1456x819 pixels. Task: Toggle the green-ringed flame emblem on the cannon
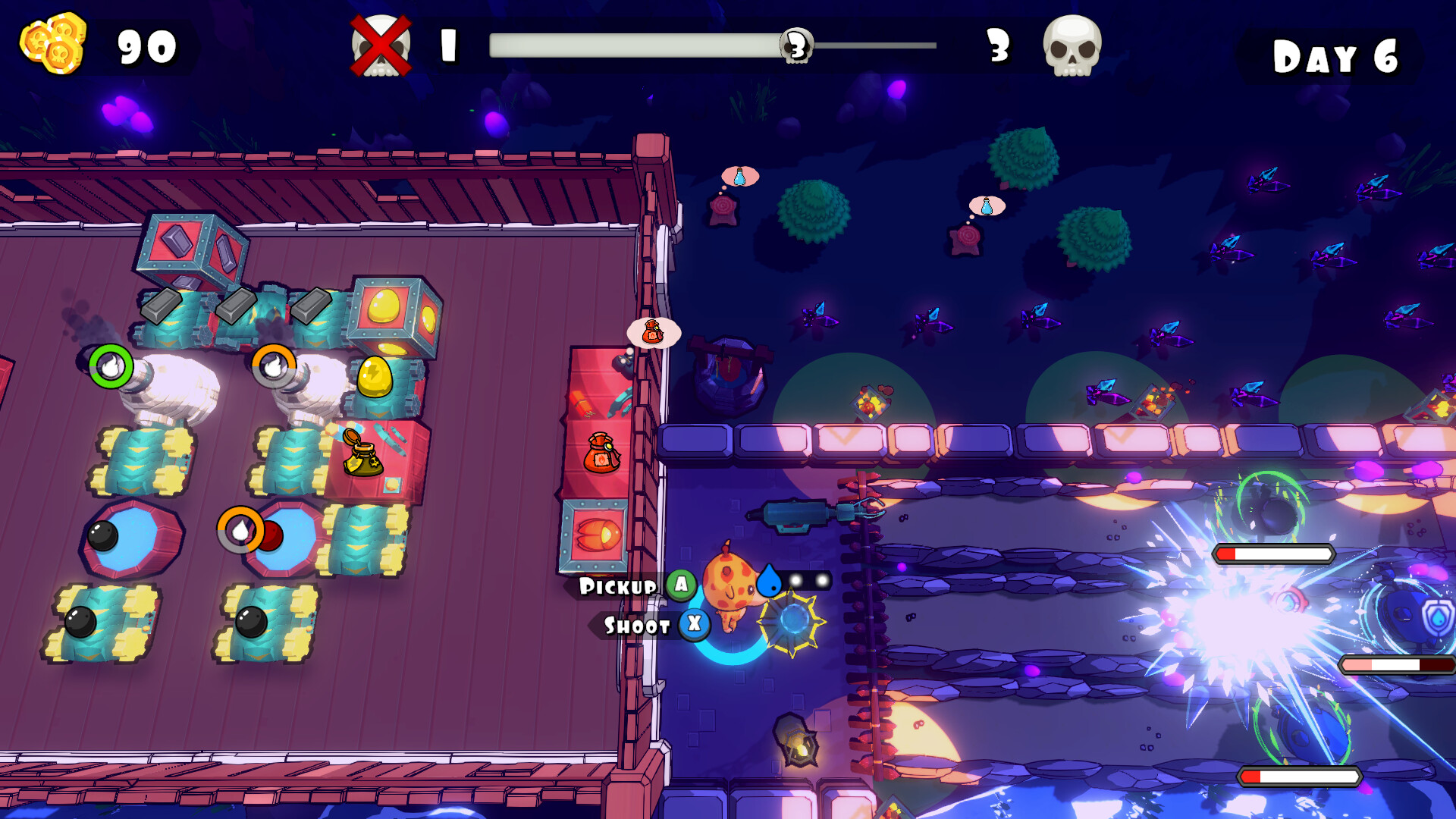pos(111,365)
